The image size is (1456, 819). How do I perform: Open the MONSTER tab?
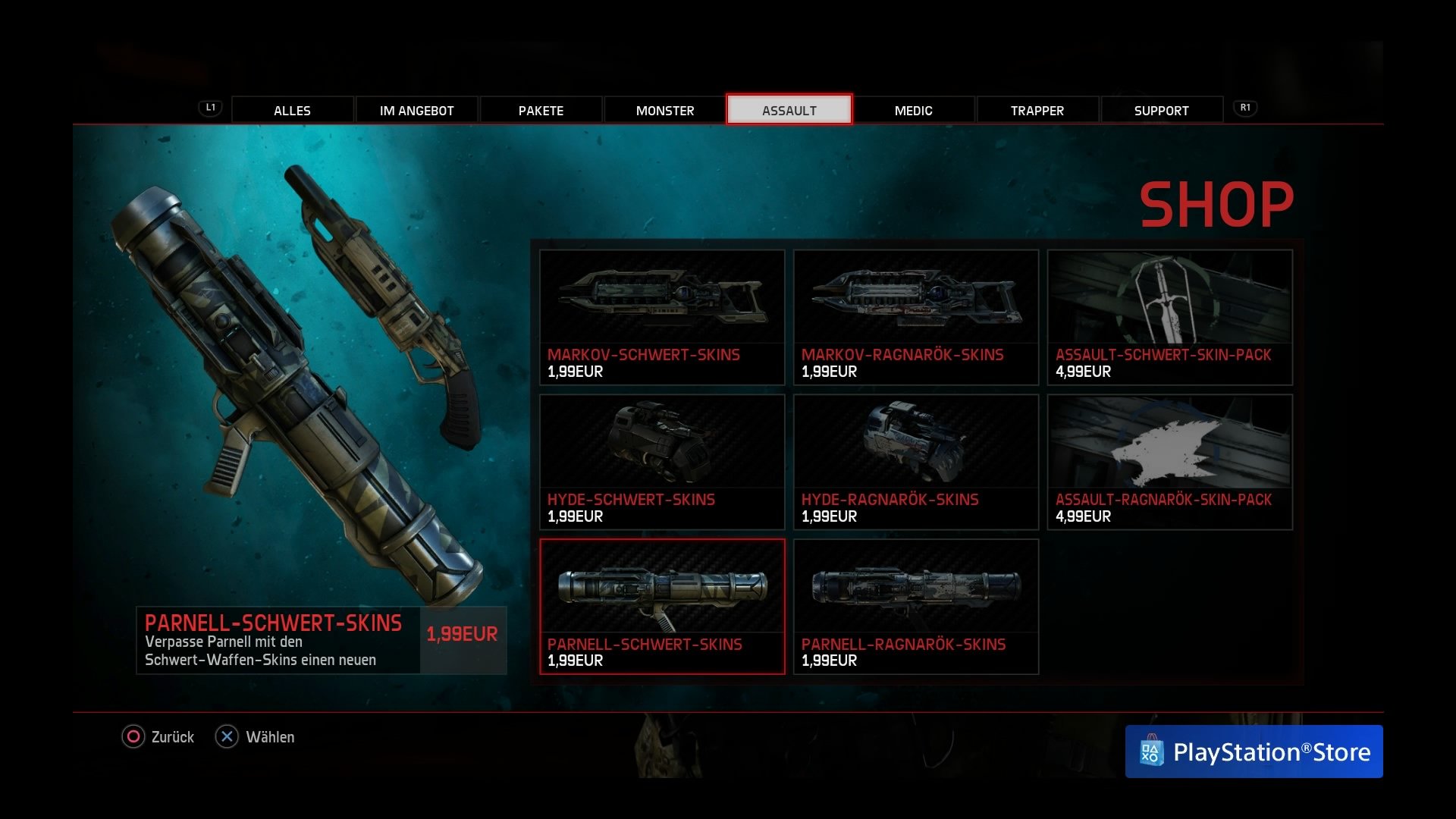[x=664, y=110]
